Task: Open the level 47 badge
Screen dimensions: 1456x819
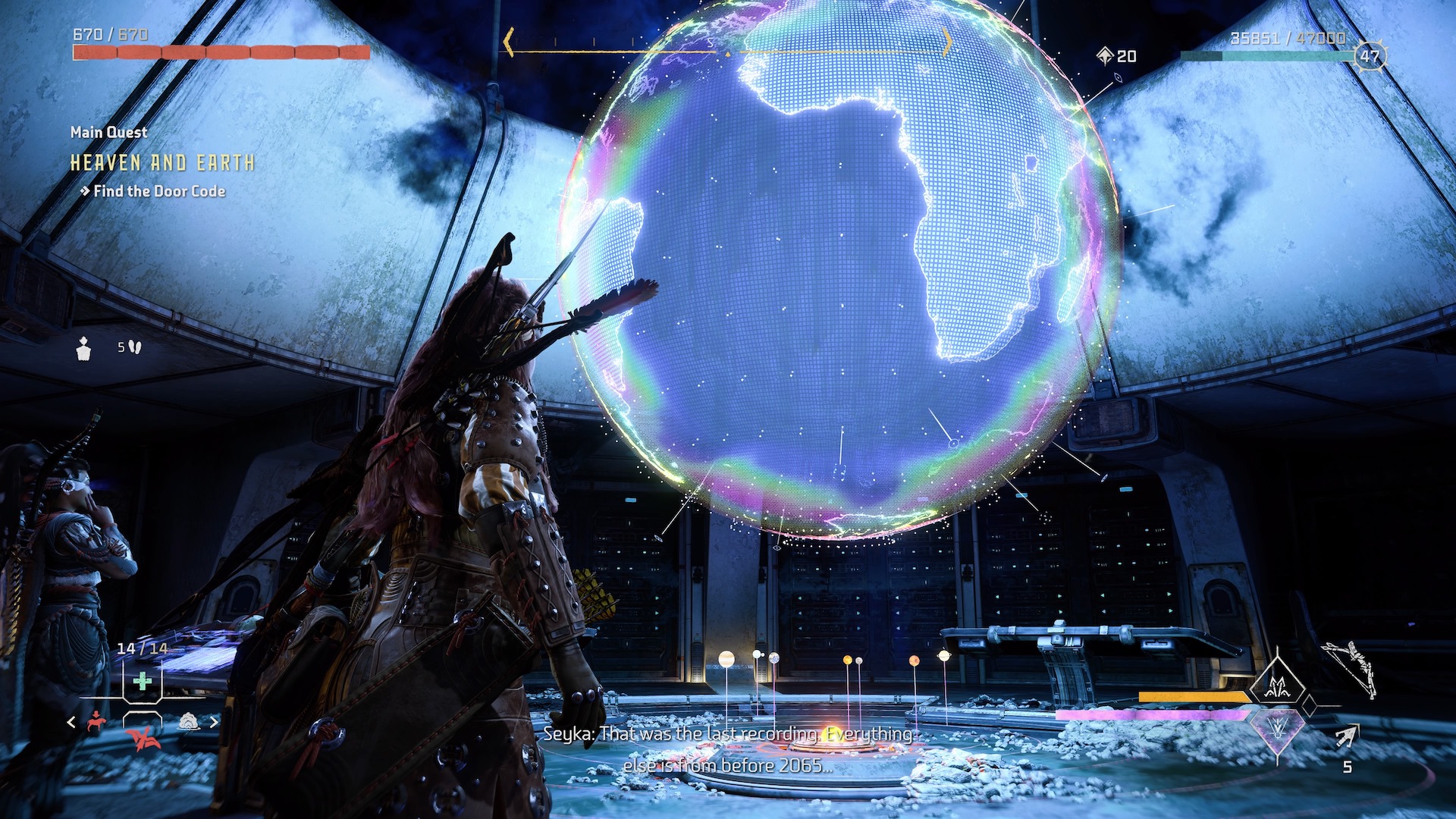Action: [x=1370, y=56]
